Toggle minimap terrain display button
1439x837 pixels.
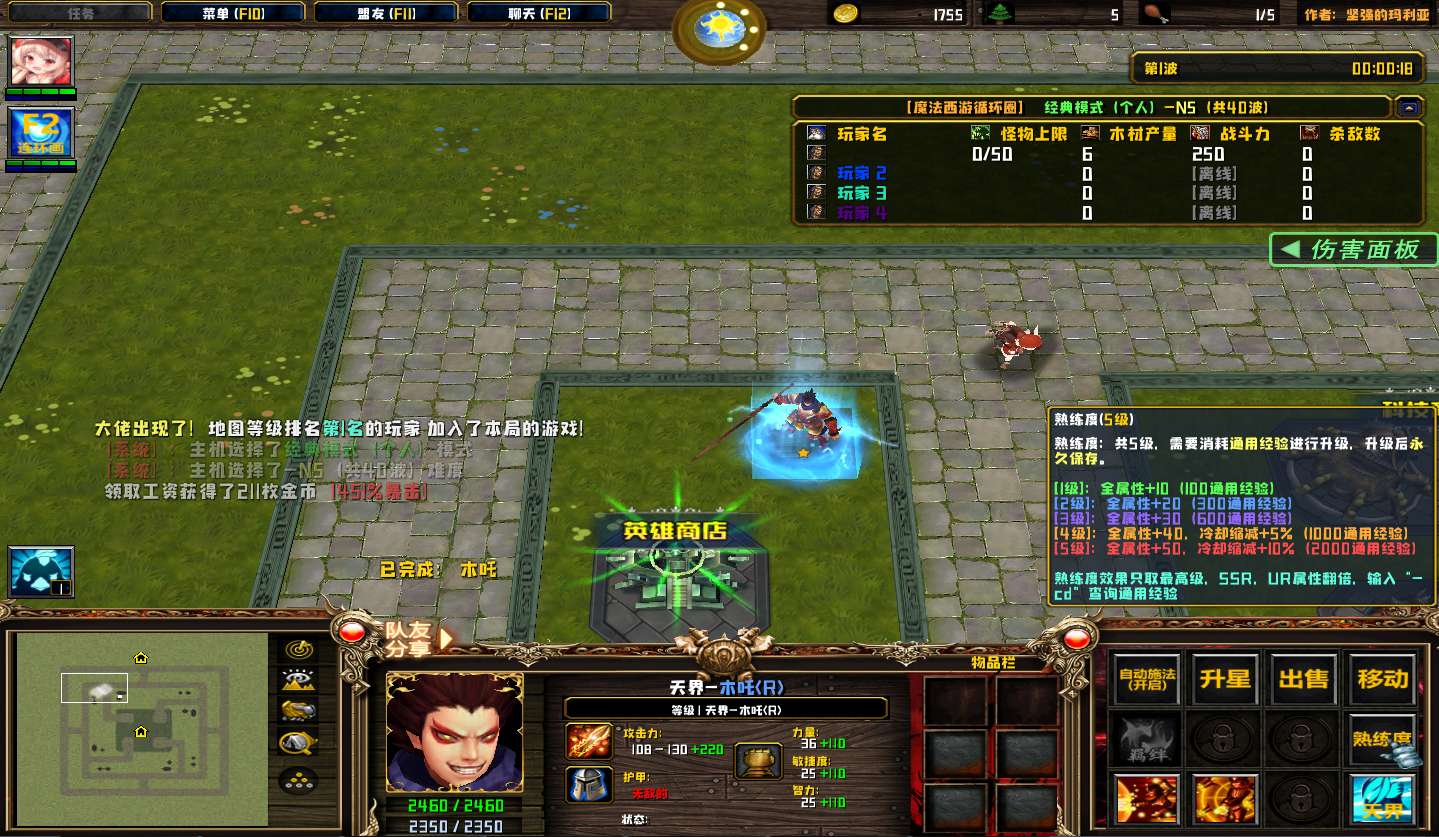299,680
